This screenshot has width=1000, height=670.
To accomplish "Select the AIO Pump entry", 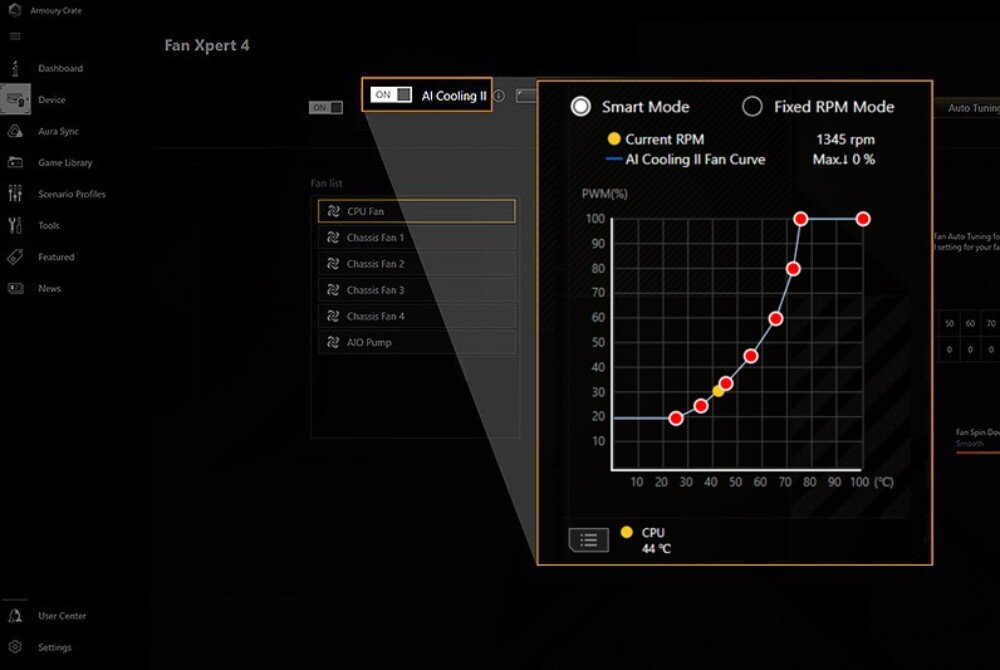I will coord(416,342).
